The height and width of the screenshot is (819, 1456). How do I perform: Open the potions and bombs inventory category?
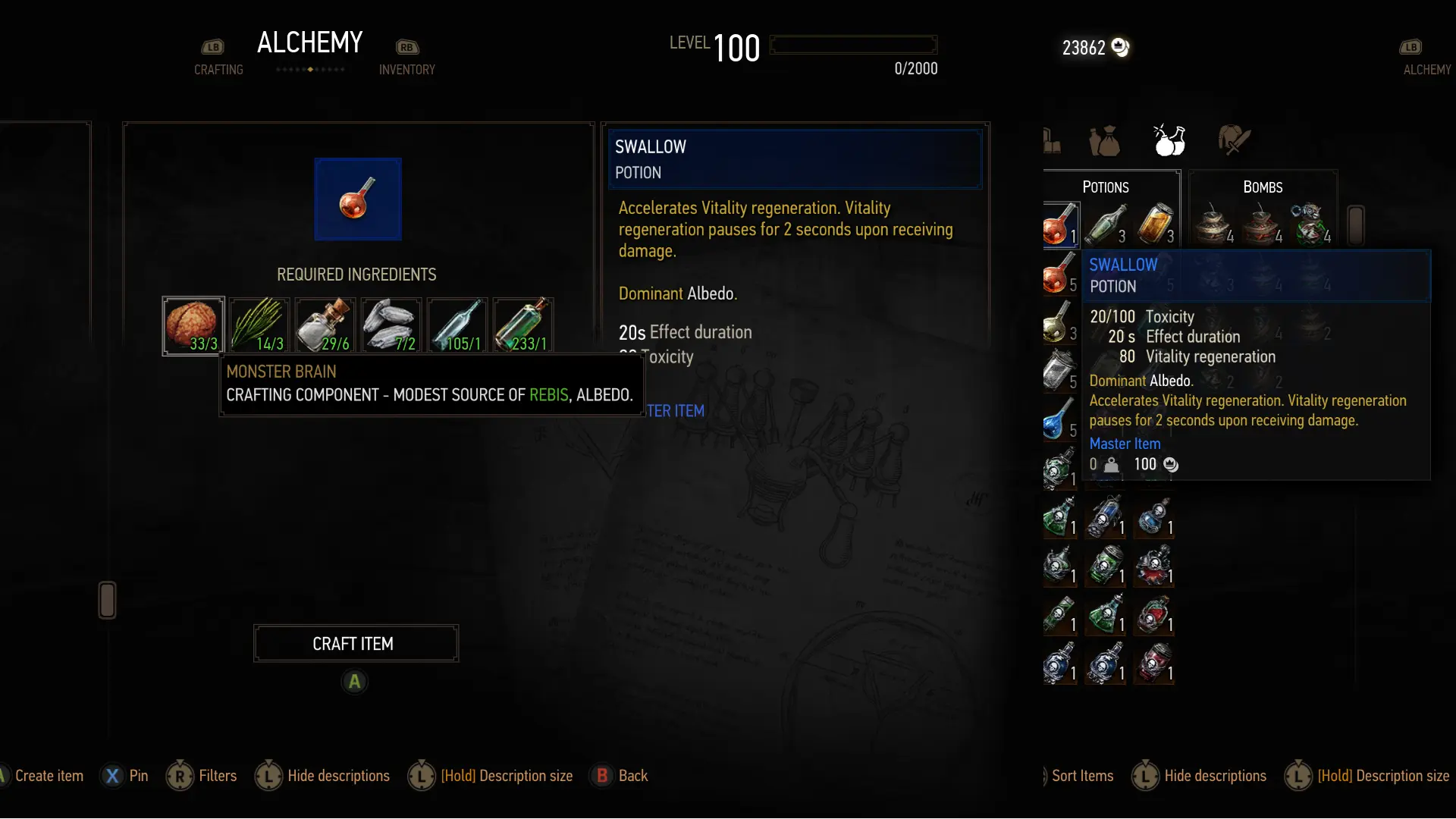1169,140
